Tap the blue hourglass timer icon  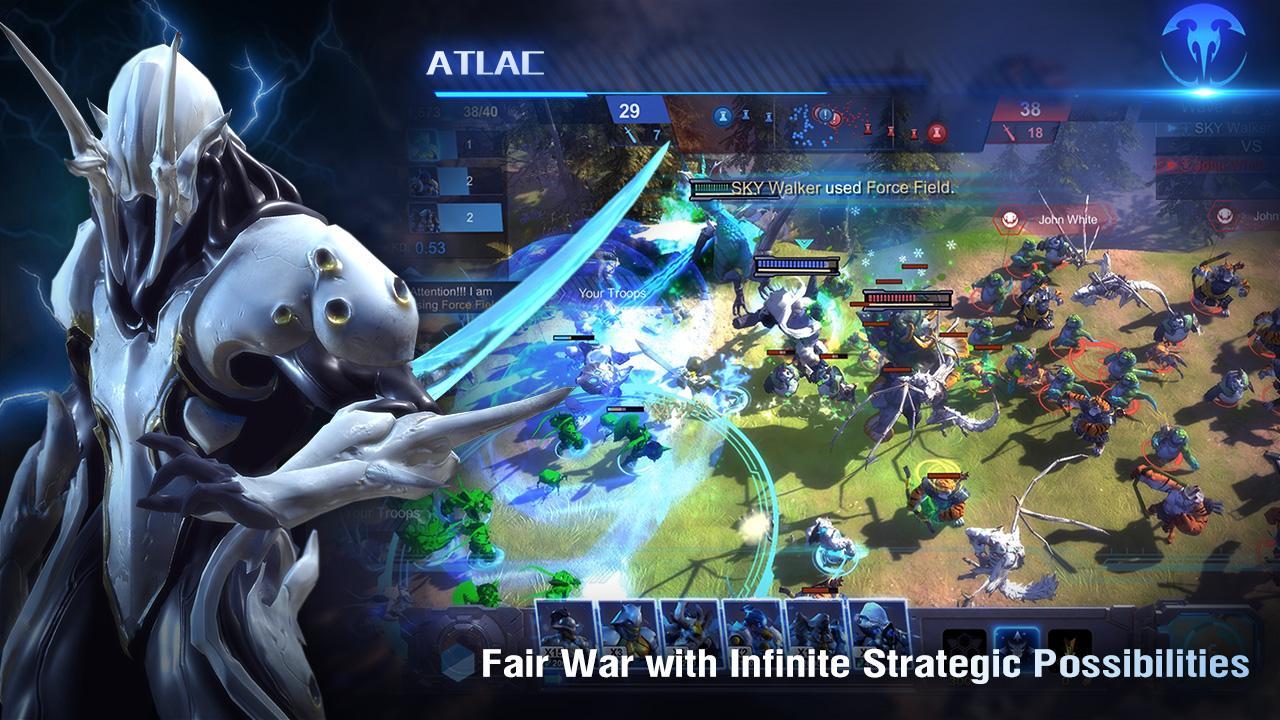pos(723,114)
